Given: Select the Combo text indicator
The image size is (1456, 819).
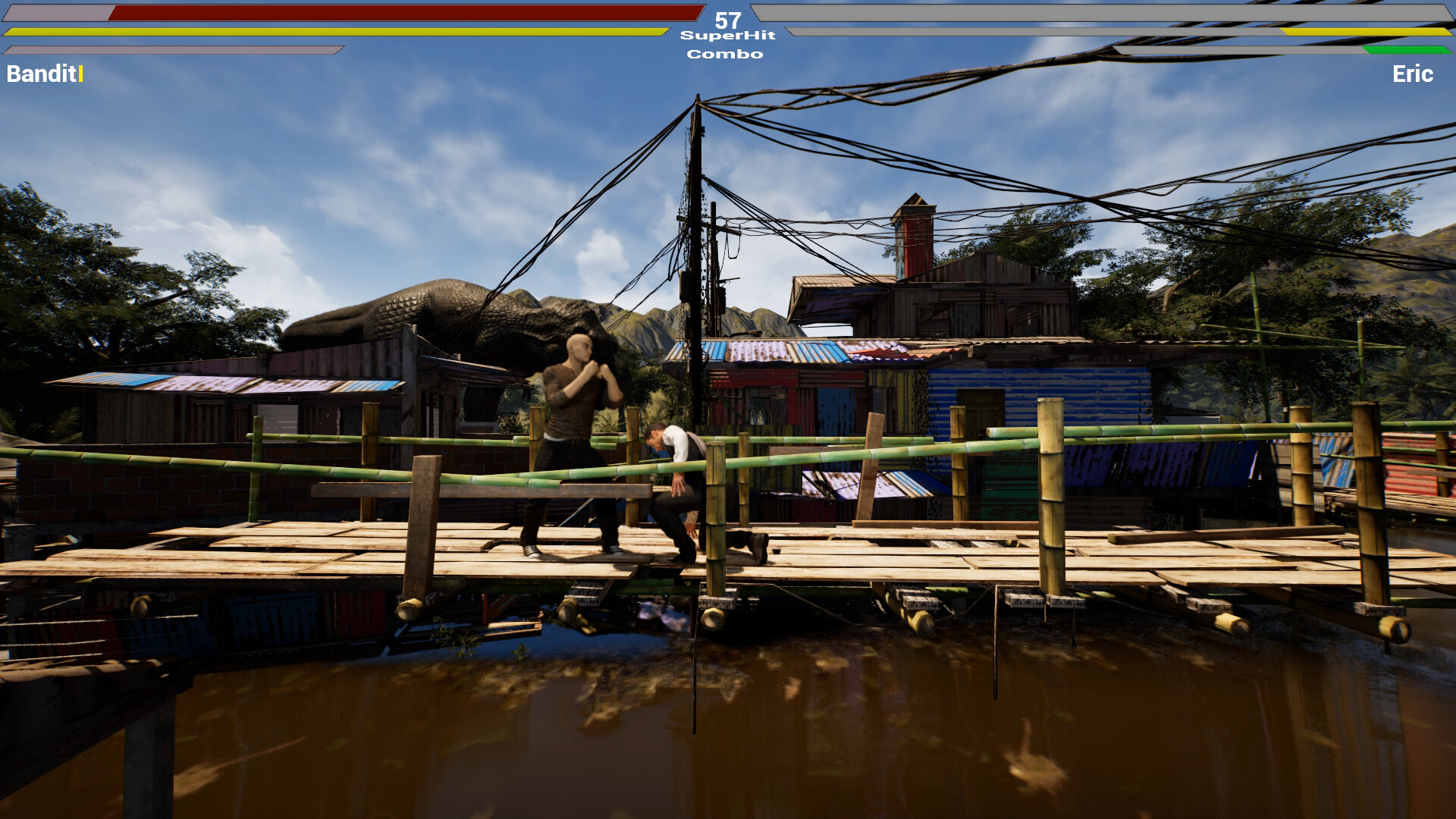Looking at the screenshot, I should point(725,54).
